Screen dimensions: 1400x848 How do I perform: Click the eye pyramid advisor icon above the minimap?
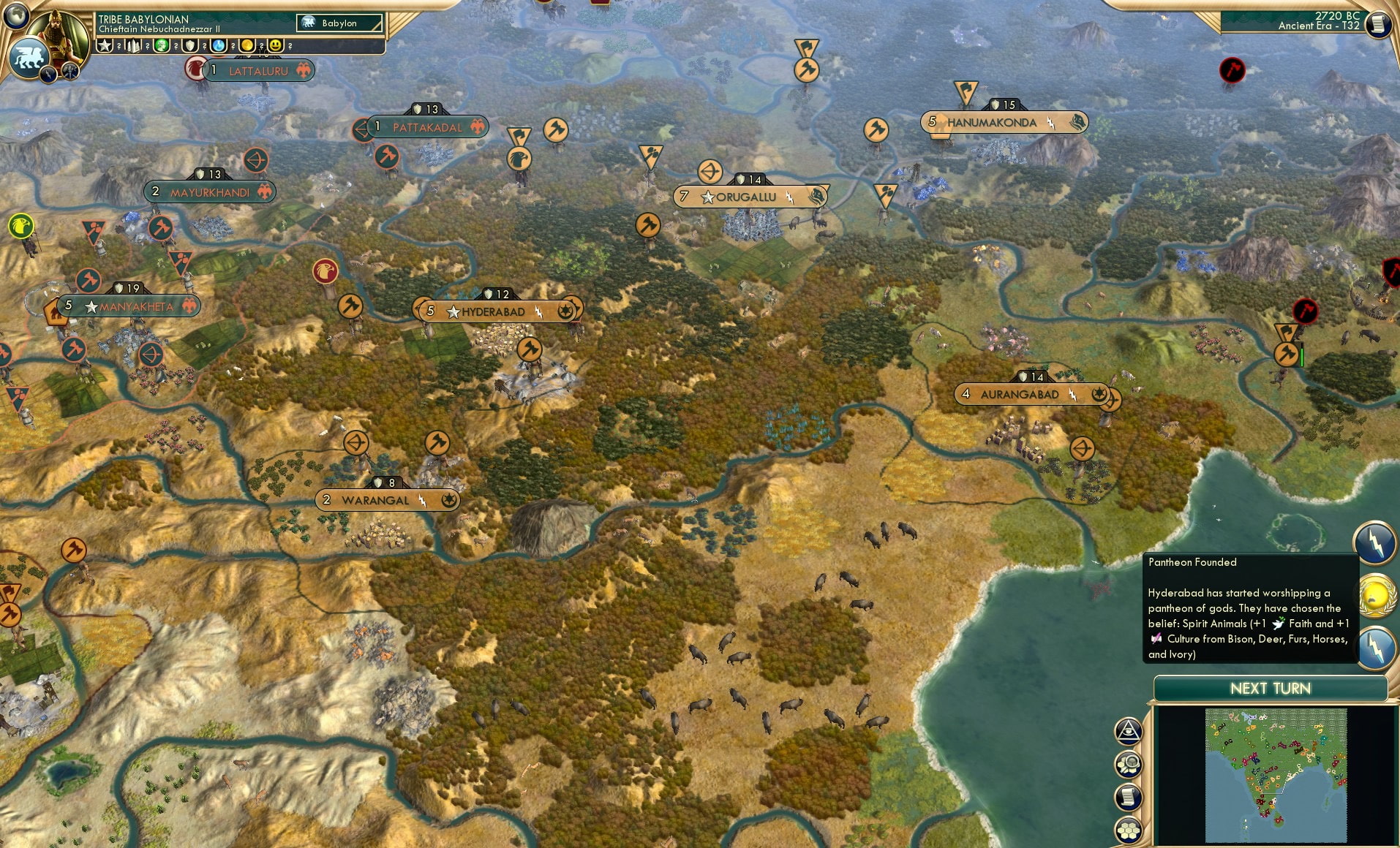1128,730
